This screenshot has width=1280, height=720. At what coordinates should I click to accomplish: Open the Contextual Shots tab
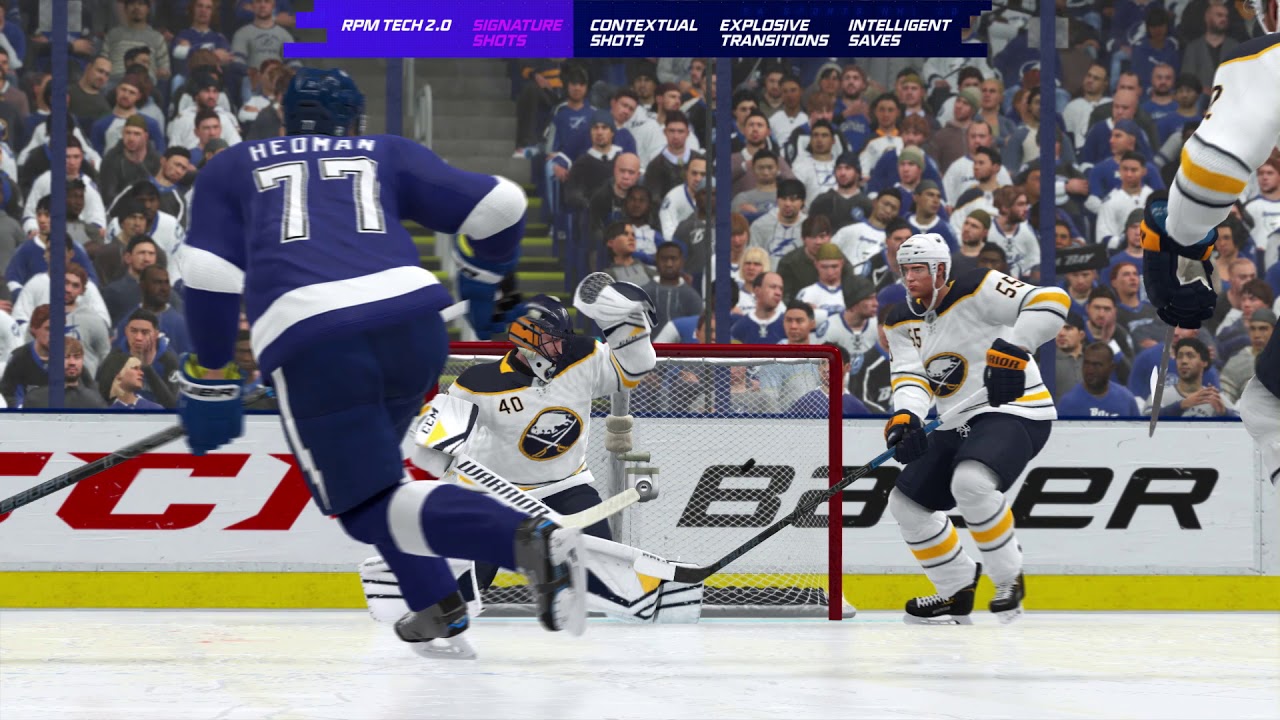coord(643,33)
